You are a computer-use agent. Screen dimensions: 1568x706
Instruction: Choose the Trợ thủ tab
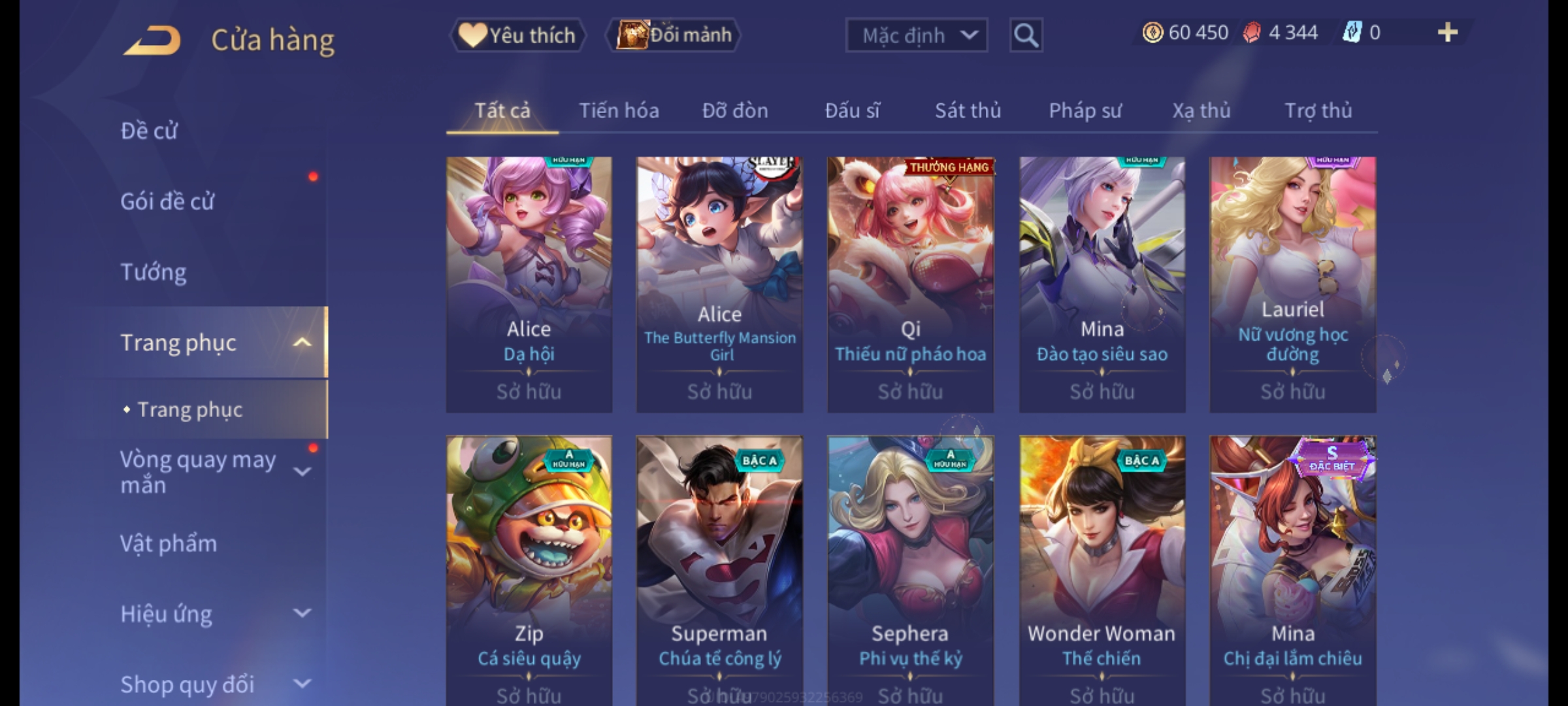point(1318,110)
